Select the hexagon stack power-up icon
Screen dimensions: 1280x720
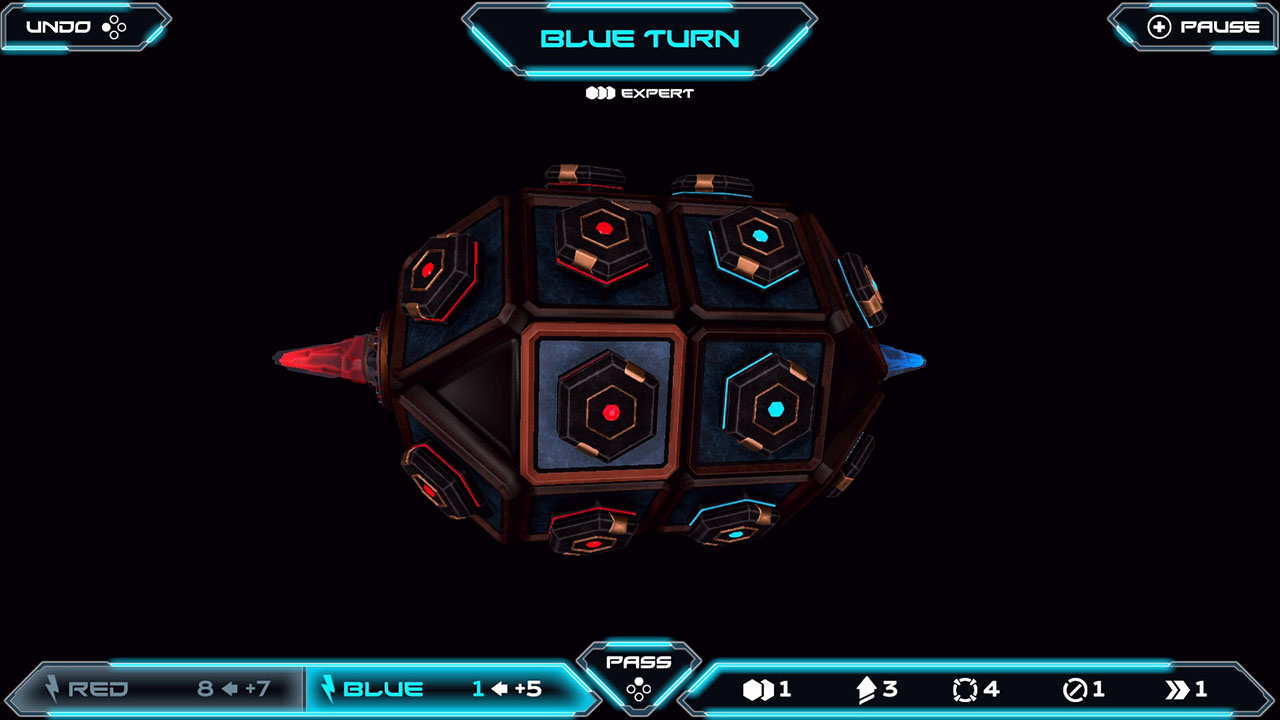(760, 688)
